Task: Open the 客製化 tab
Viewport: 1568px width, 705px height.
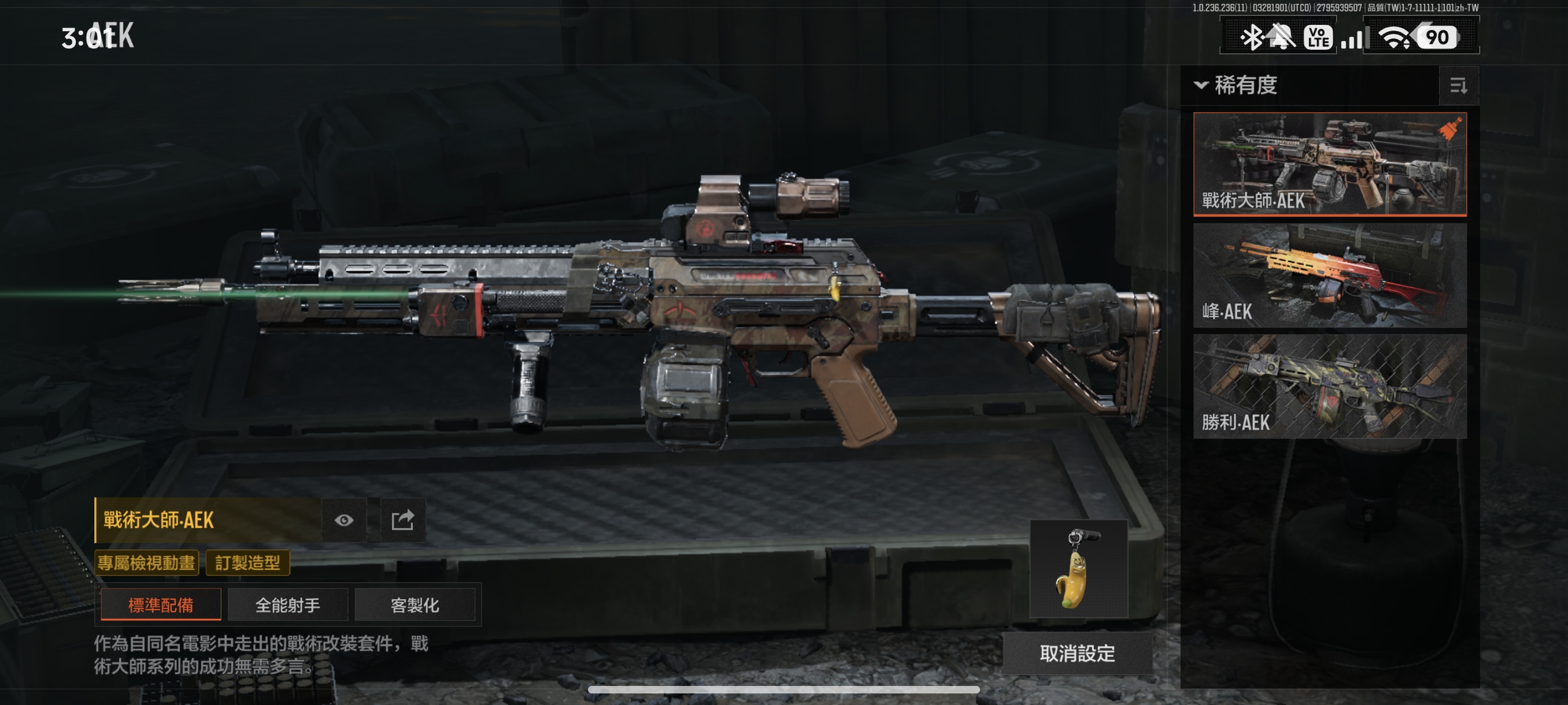Action: tap(415, 604)
